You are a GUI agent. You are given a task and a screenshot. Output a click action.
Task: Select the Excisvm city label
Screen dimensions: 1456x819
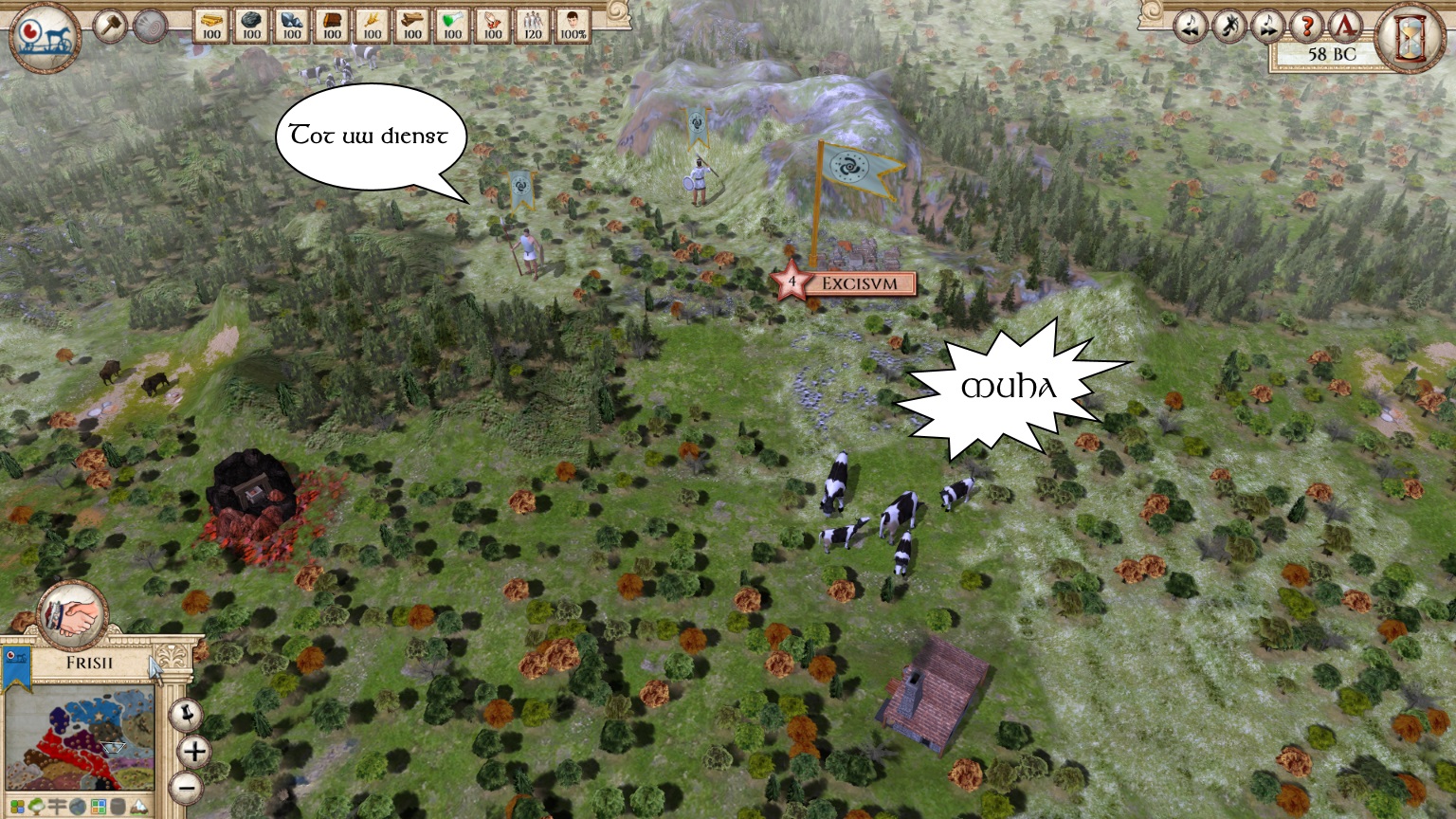(865, 282)
